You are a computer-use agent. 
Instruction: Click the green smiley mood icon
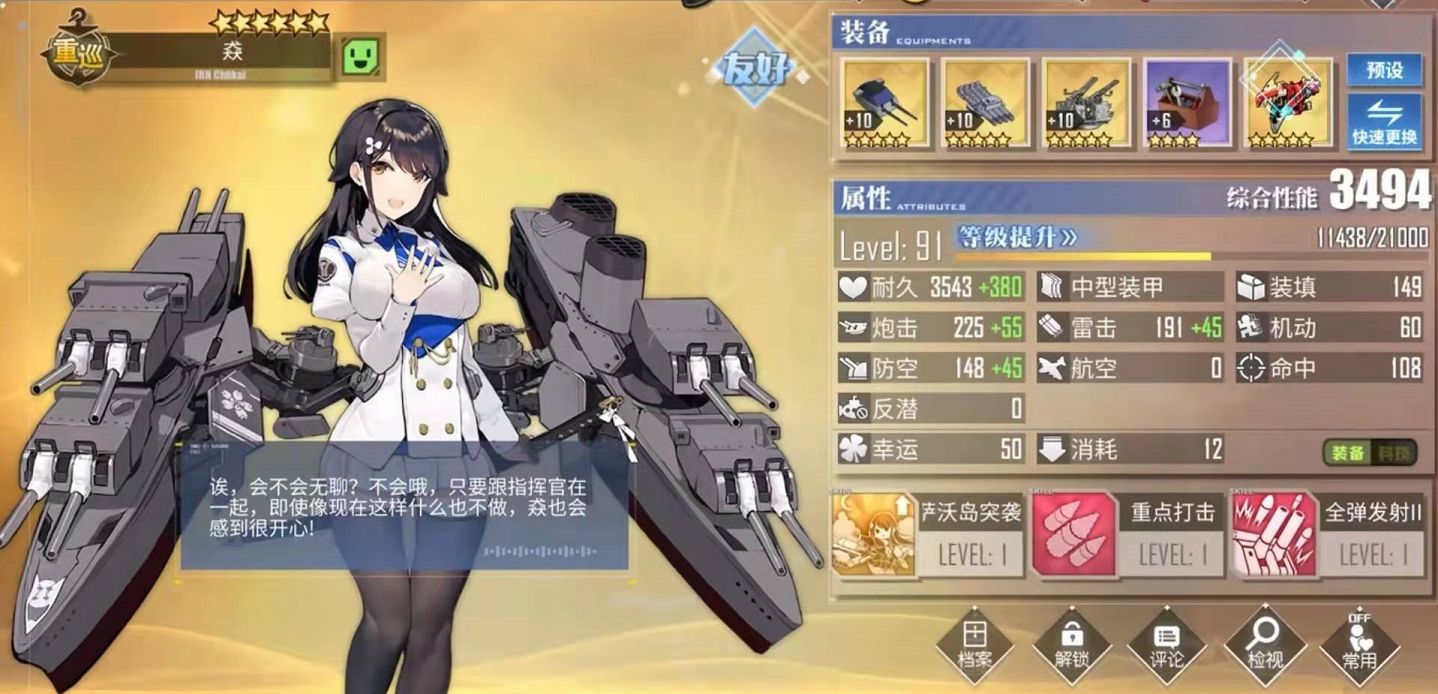tap(362, 58)
